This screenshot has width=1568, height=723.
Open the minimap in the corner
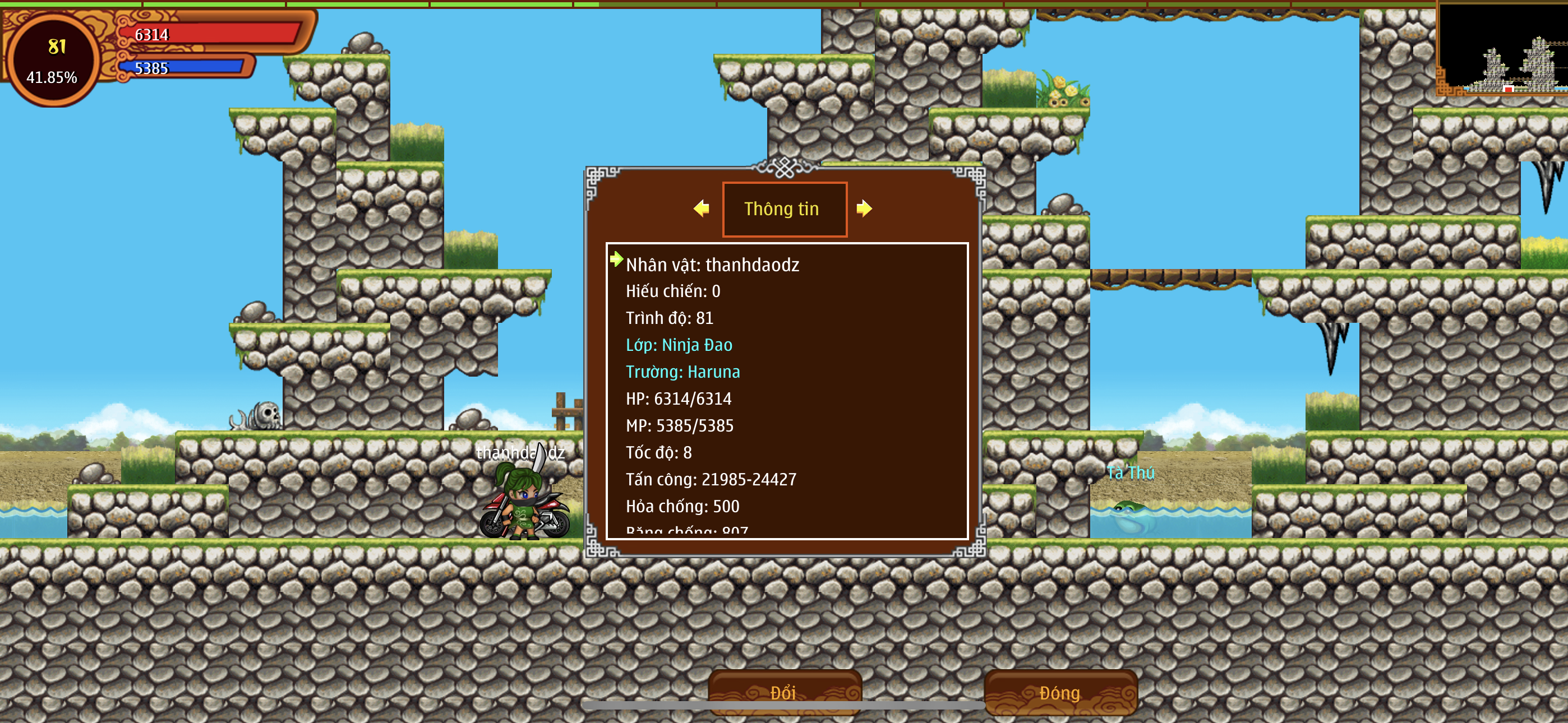(1502, 49)
